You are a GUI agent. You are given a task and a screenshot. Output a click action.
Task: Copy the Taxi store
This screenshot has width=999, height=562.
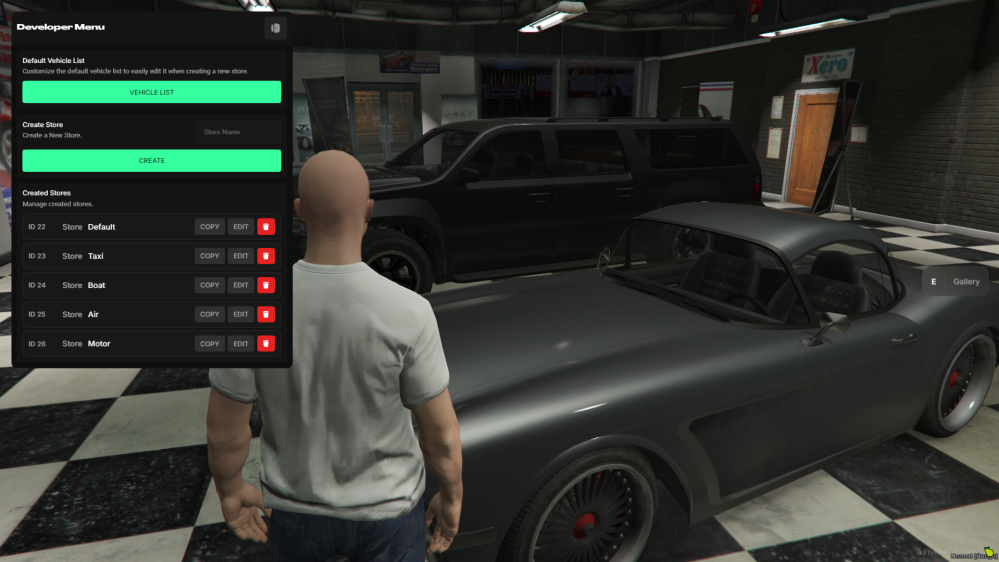[210, 256]
